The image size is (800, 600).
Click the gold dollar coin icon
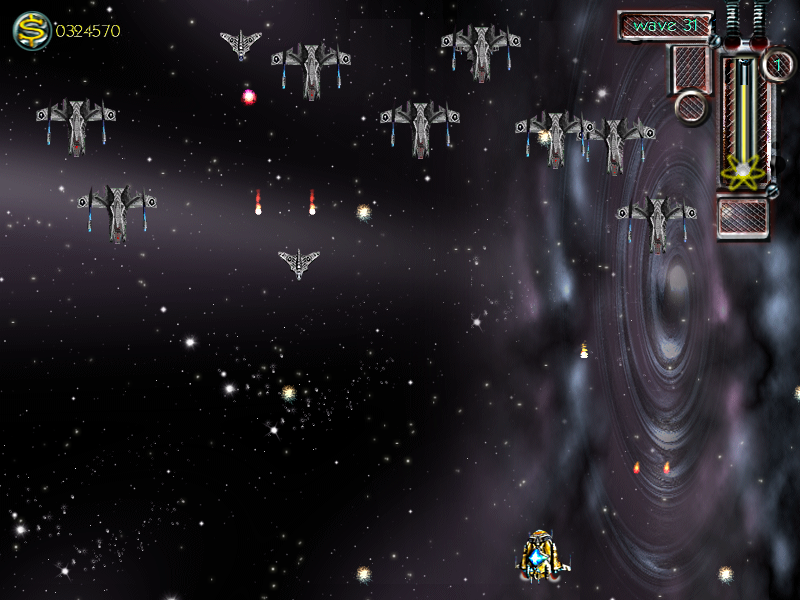point(31,31)
